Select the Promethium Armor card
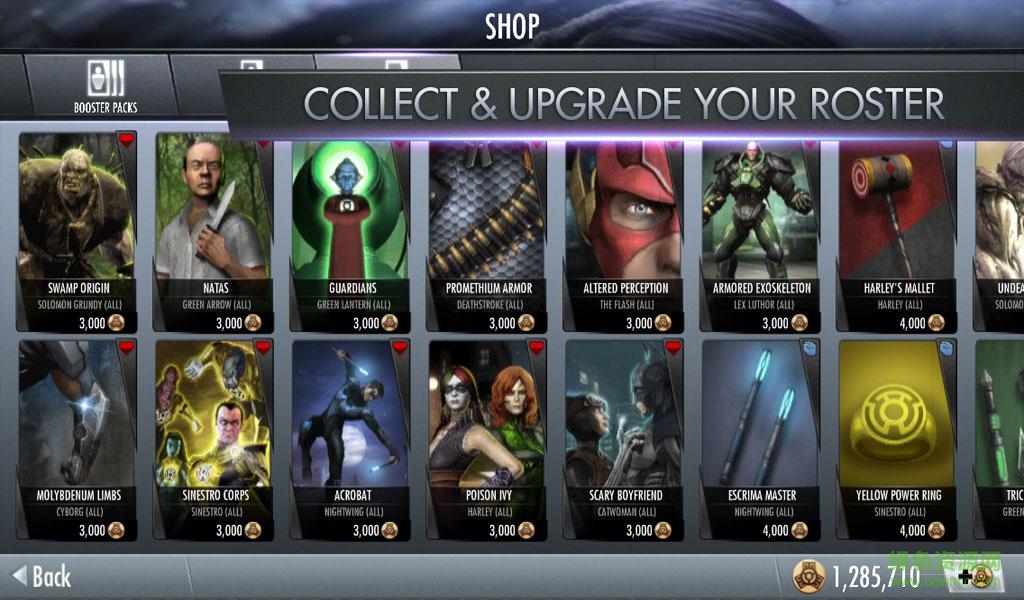 coord(487,232)
